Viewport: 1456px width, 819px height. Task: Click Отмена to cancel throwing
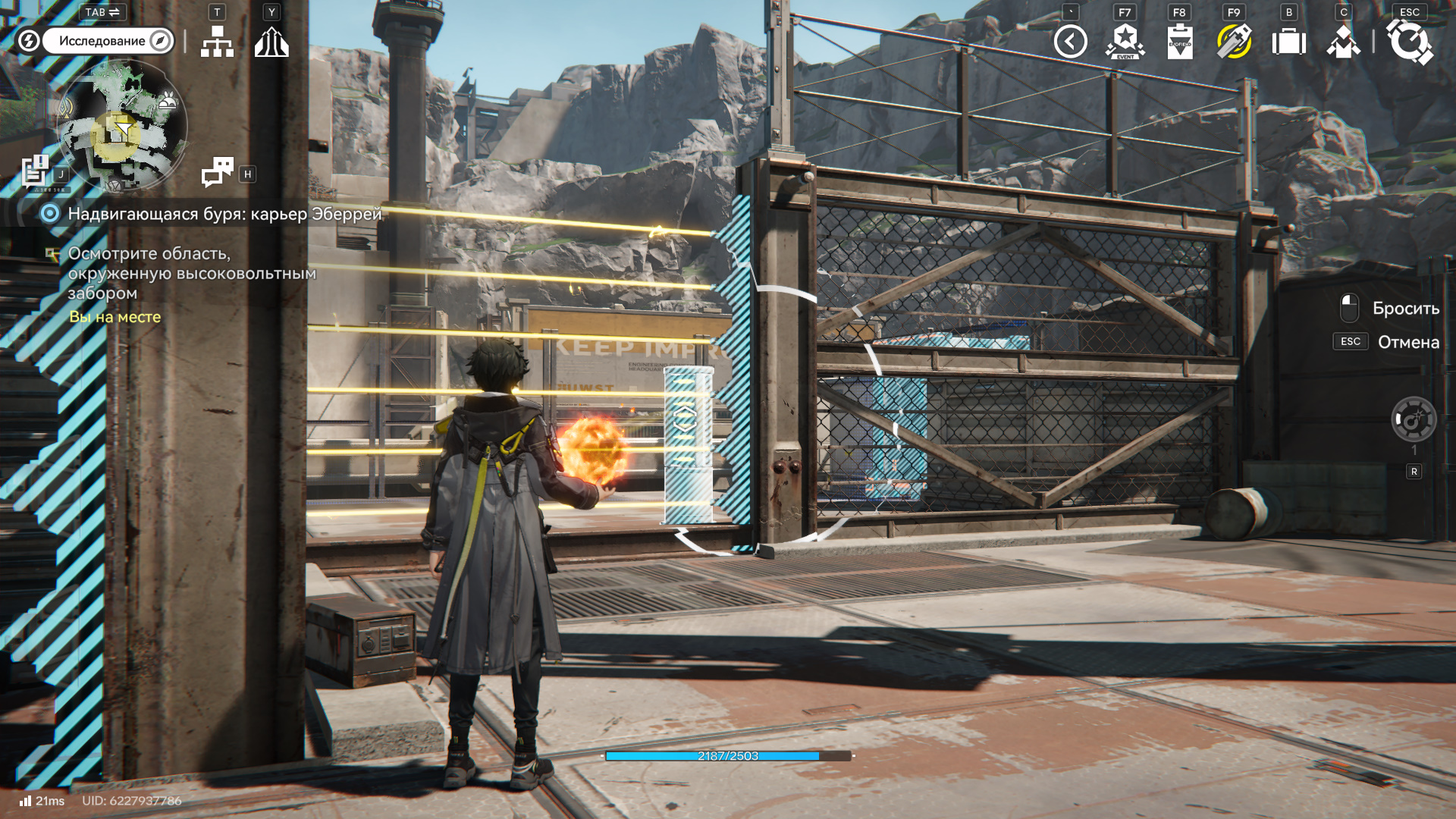1407,342
